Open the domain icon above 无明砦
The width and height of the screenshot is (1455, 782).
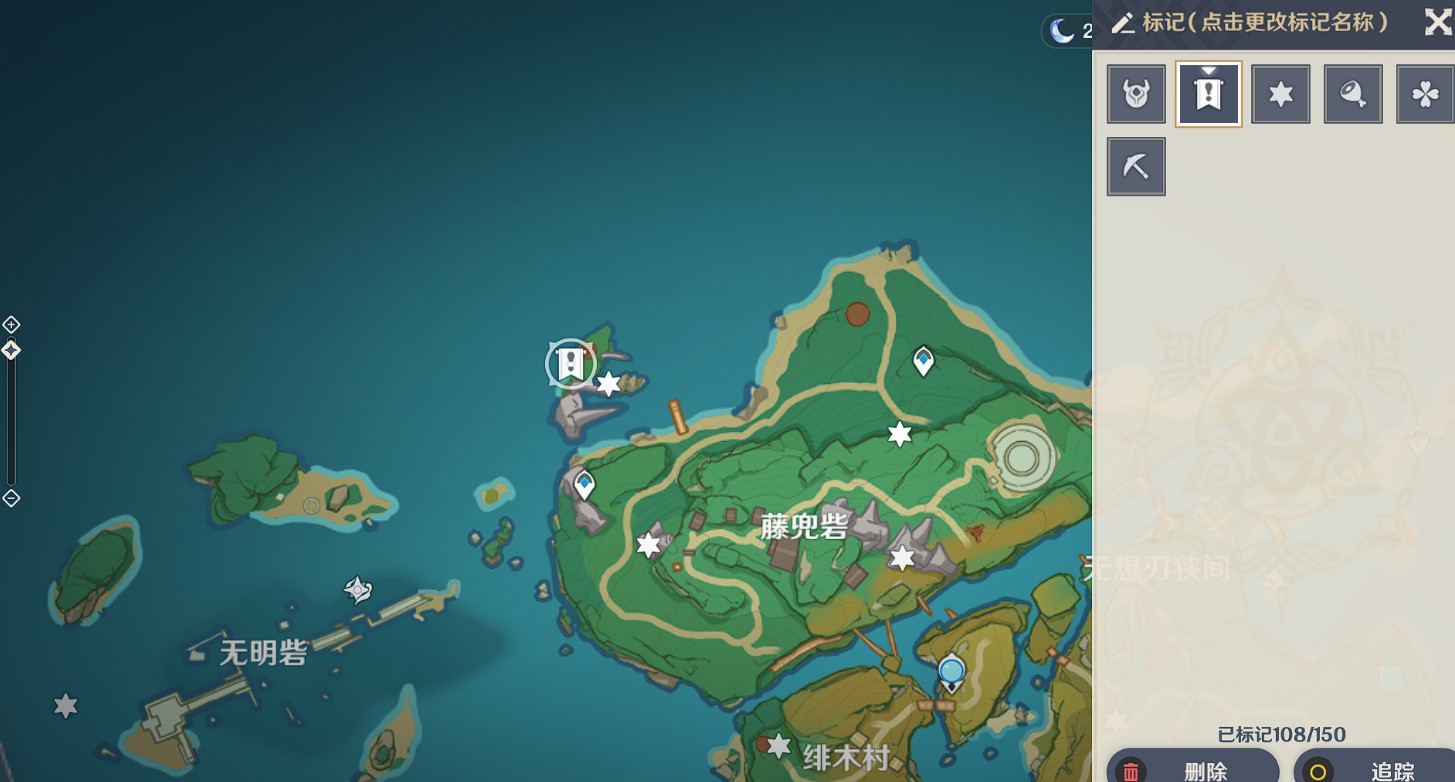coord(357,590)
